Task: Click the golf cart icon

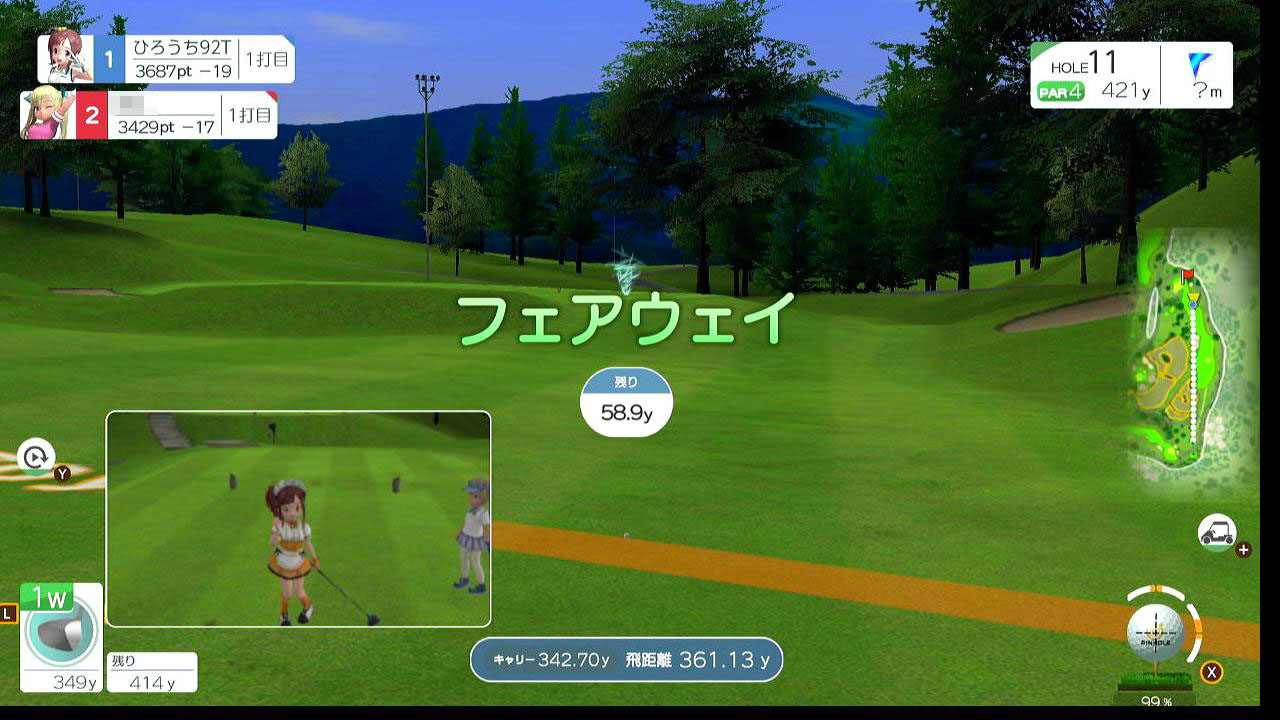Action: tap(1217, 532)
